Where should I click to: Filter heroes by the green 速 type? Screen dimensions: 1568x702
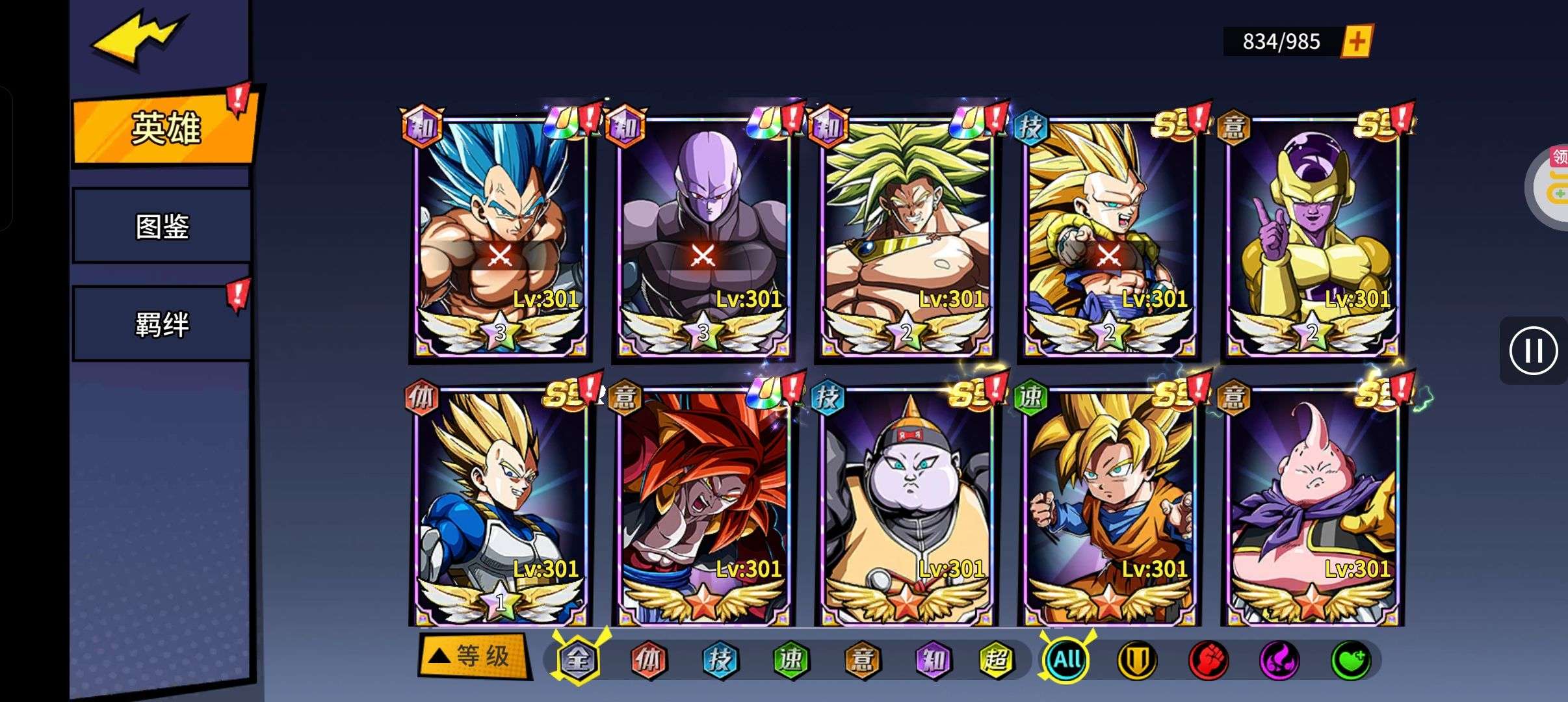(791, 660)
